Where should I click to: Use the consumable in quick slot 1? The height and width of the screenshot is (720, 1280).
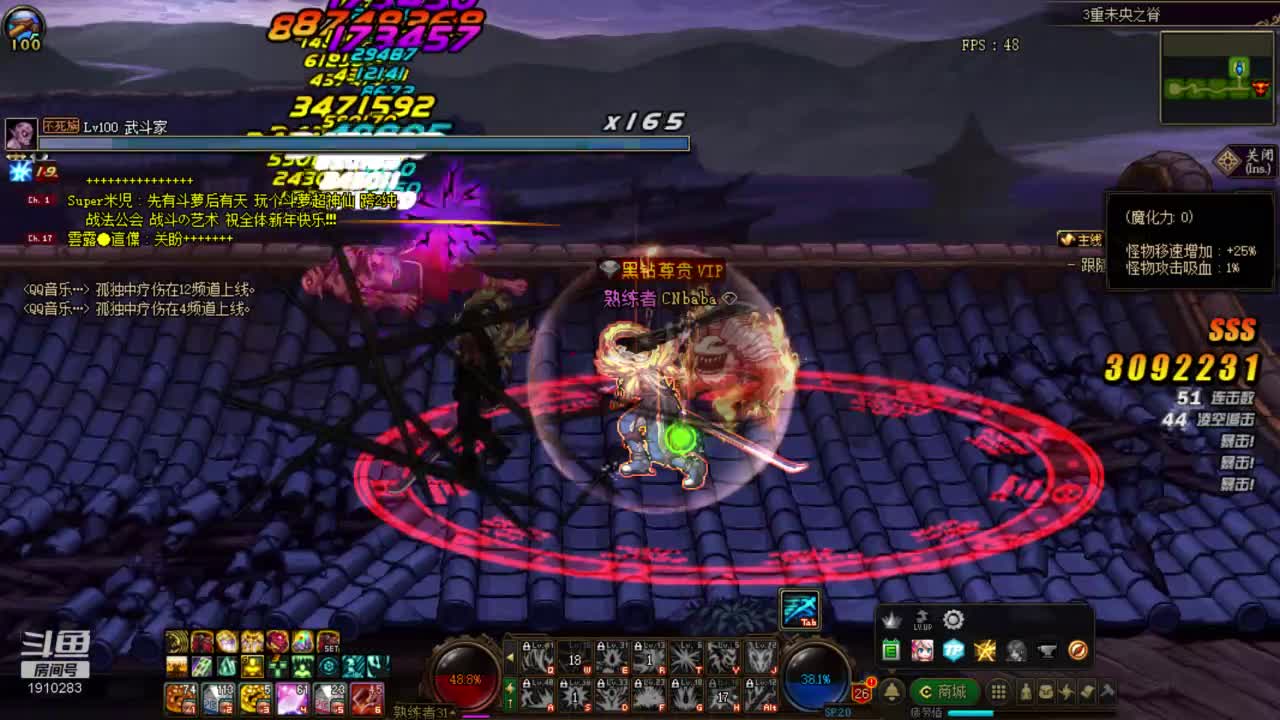181,697
